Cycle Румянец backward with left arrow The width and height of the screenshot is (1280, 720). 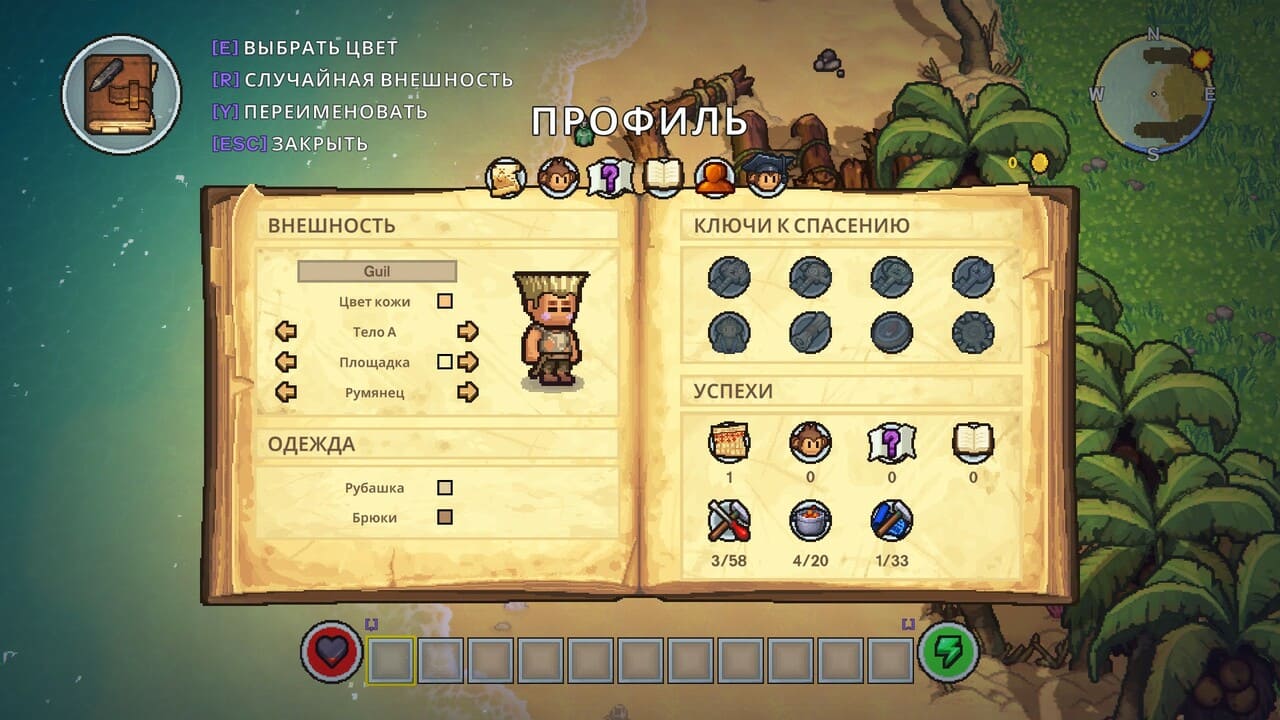point(286,392)
